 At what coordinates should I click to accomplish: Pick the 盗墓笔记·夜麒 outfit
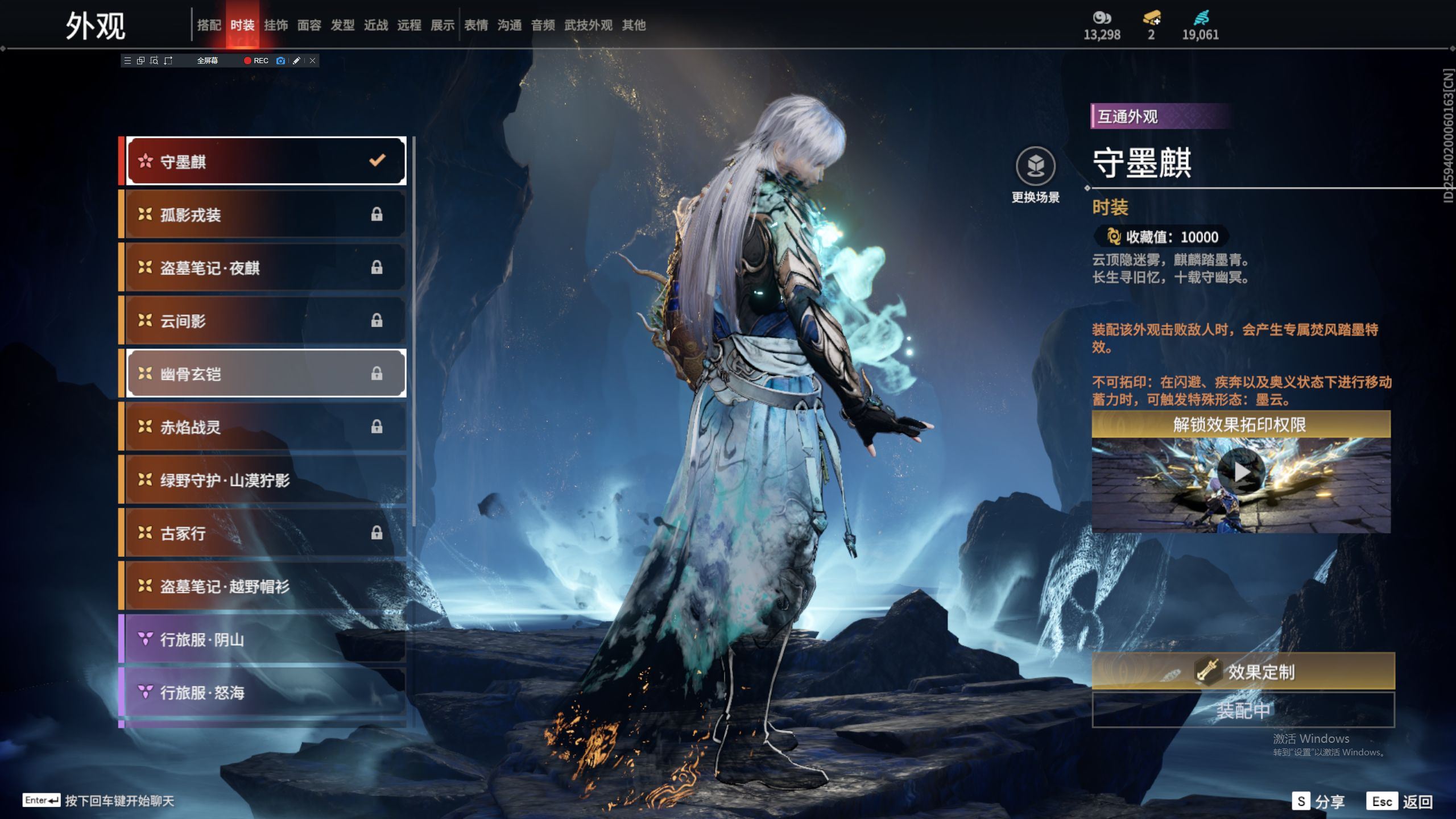pos(265,267)
